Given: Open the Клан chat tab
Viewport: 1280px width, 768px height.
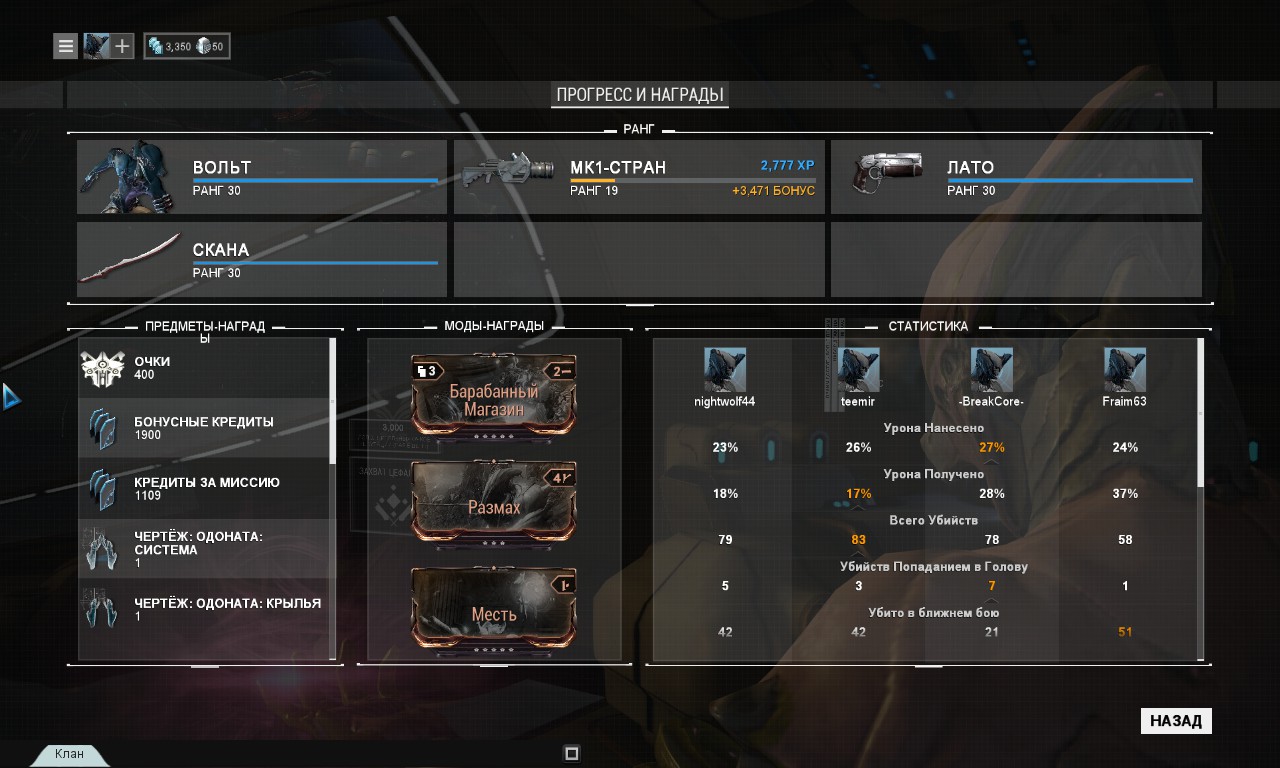Looking at the screenshot, I should click(69, 754).
